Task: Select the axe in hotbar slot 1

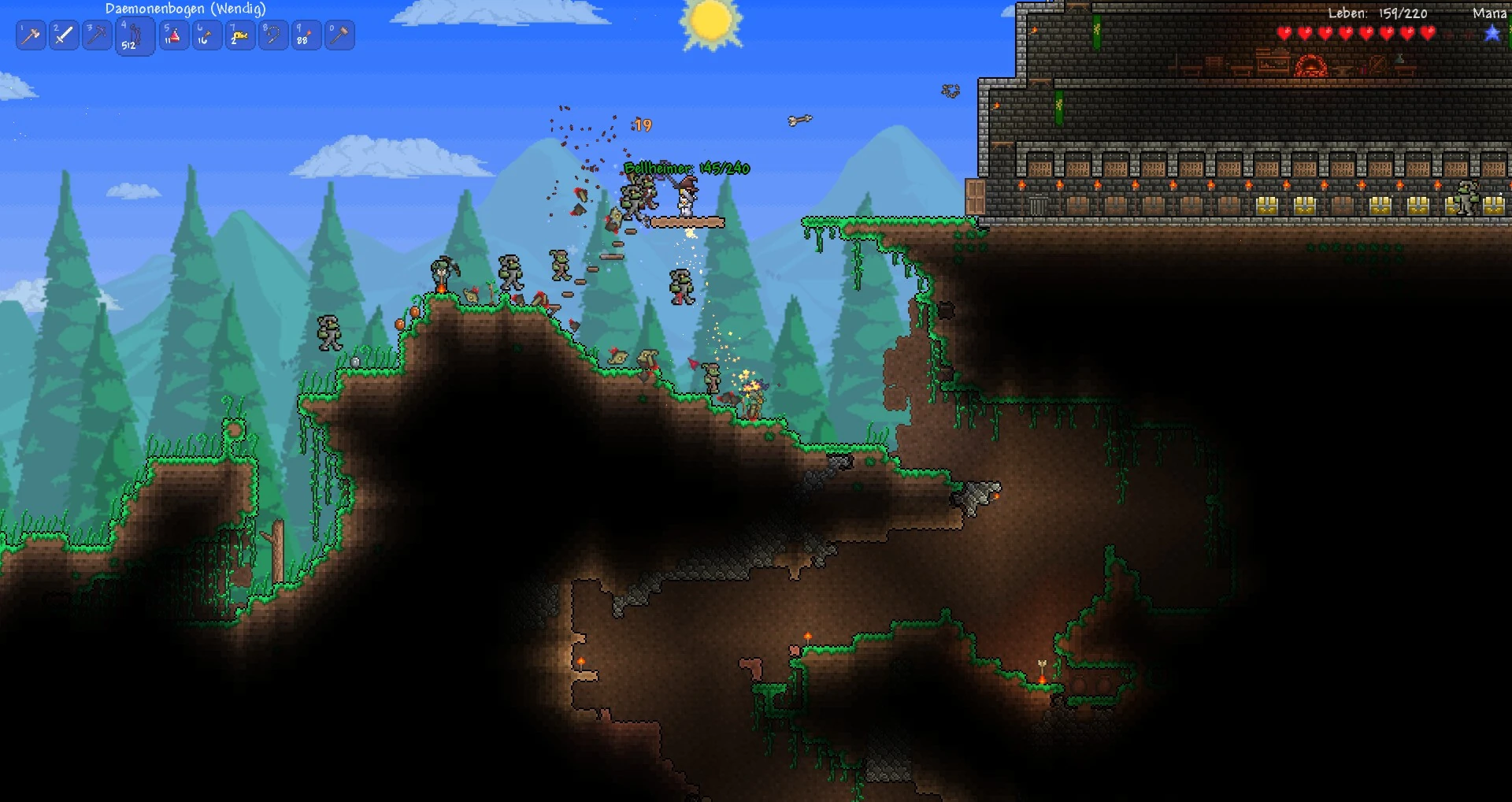Action: 31,35
